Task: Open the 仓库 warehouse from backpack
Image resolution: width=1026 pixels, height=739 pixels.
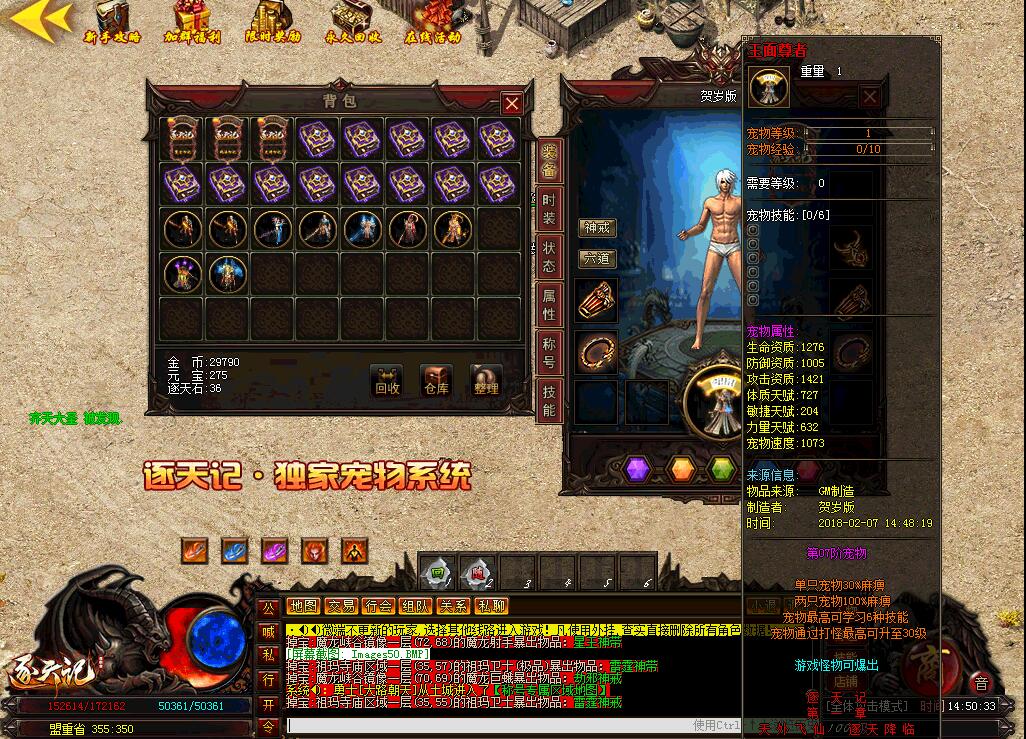Action: click(x=436, y=381)
